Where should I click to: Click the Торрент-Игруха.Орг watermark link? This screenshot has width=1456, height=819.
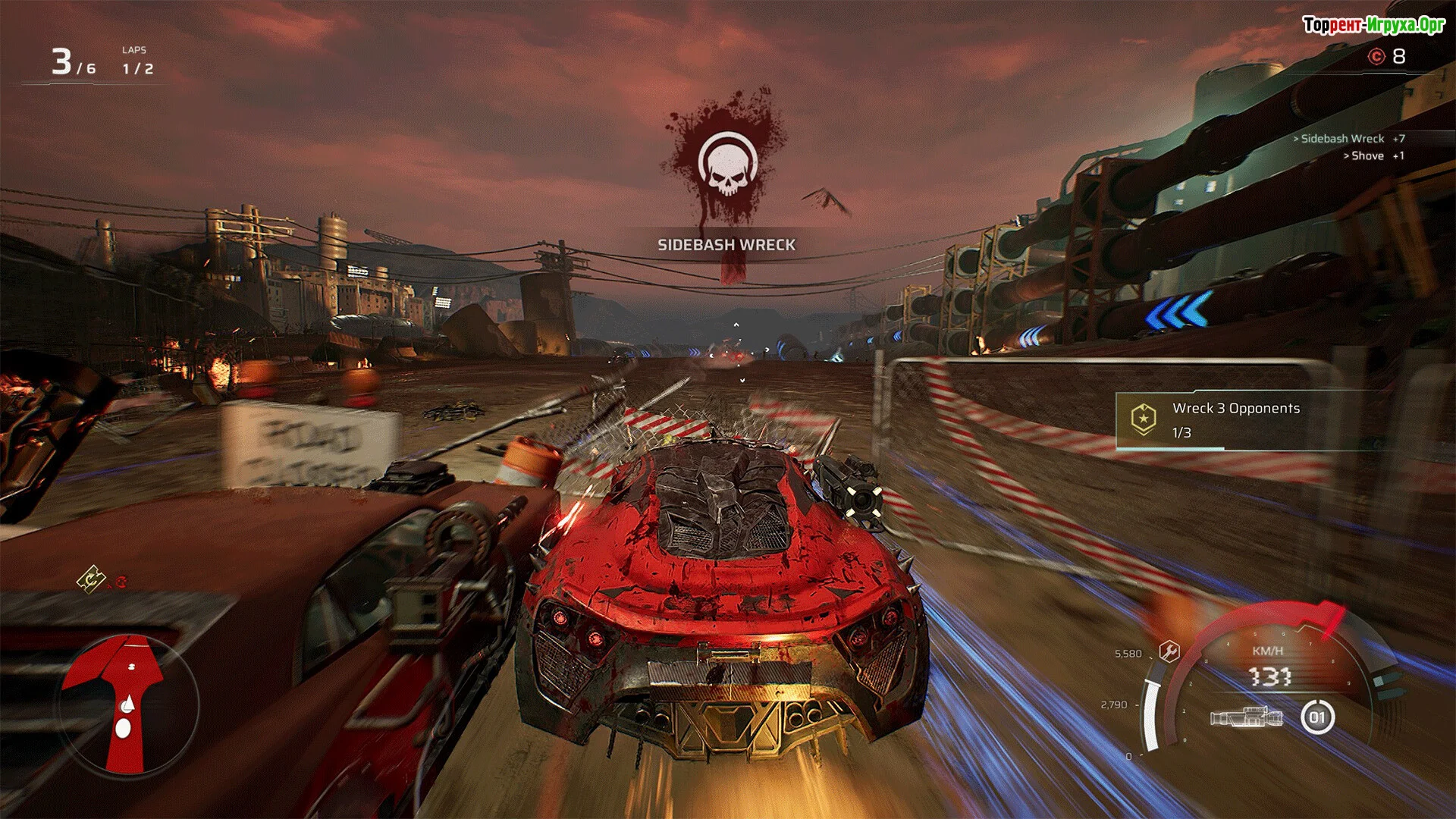click(1373, 25)
